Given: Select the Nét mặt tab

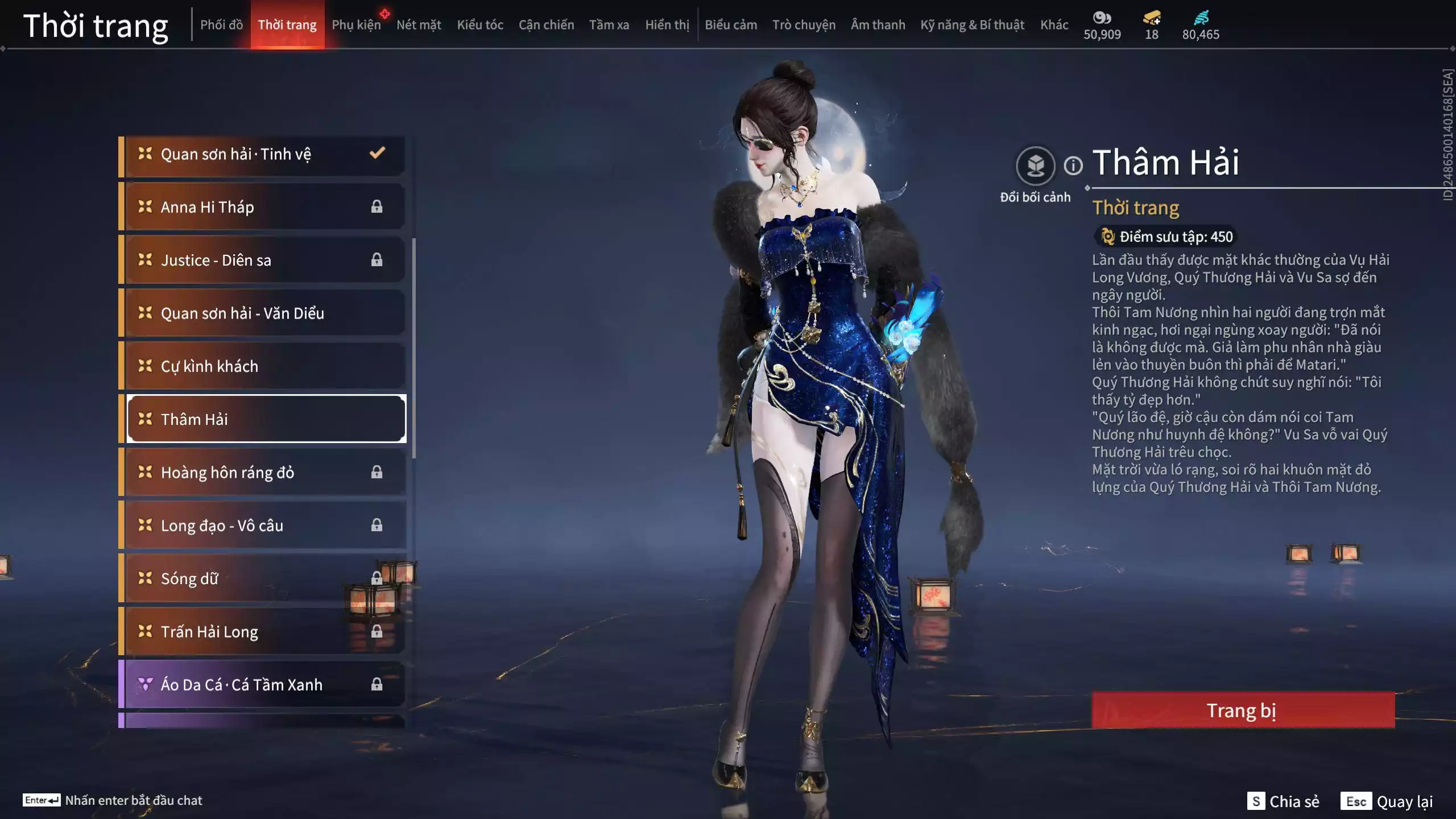Looking at the screenshot, I should pos(419,25).
